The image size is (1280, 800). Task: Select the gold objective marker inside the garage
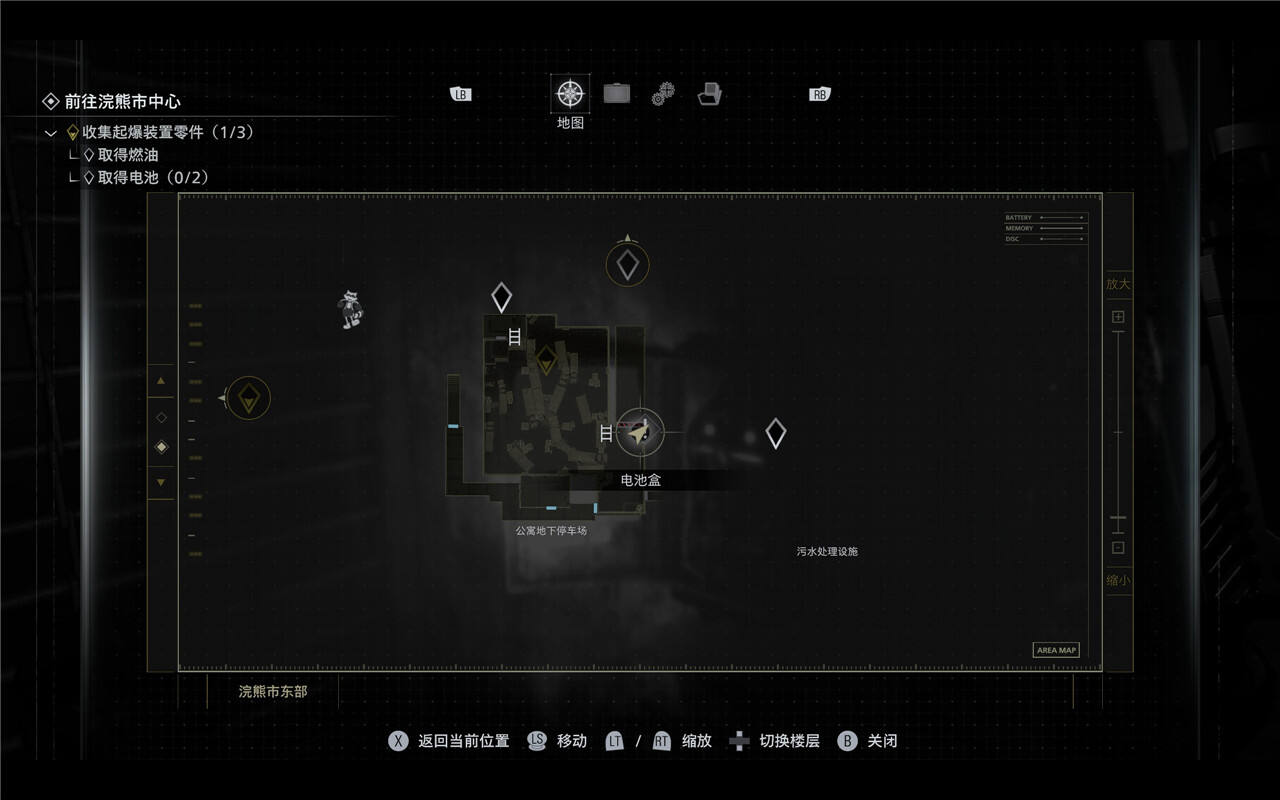point(546,359)
